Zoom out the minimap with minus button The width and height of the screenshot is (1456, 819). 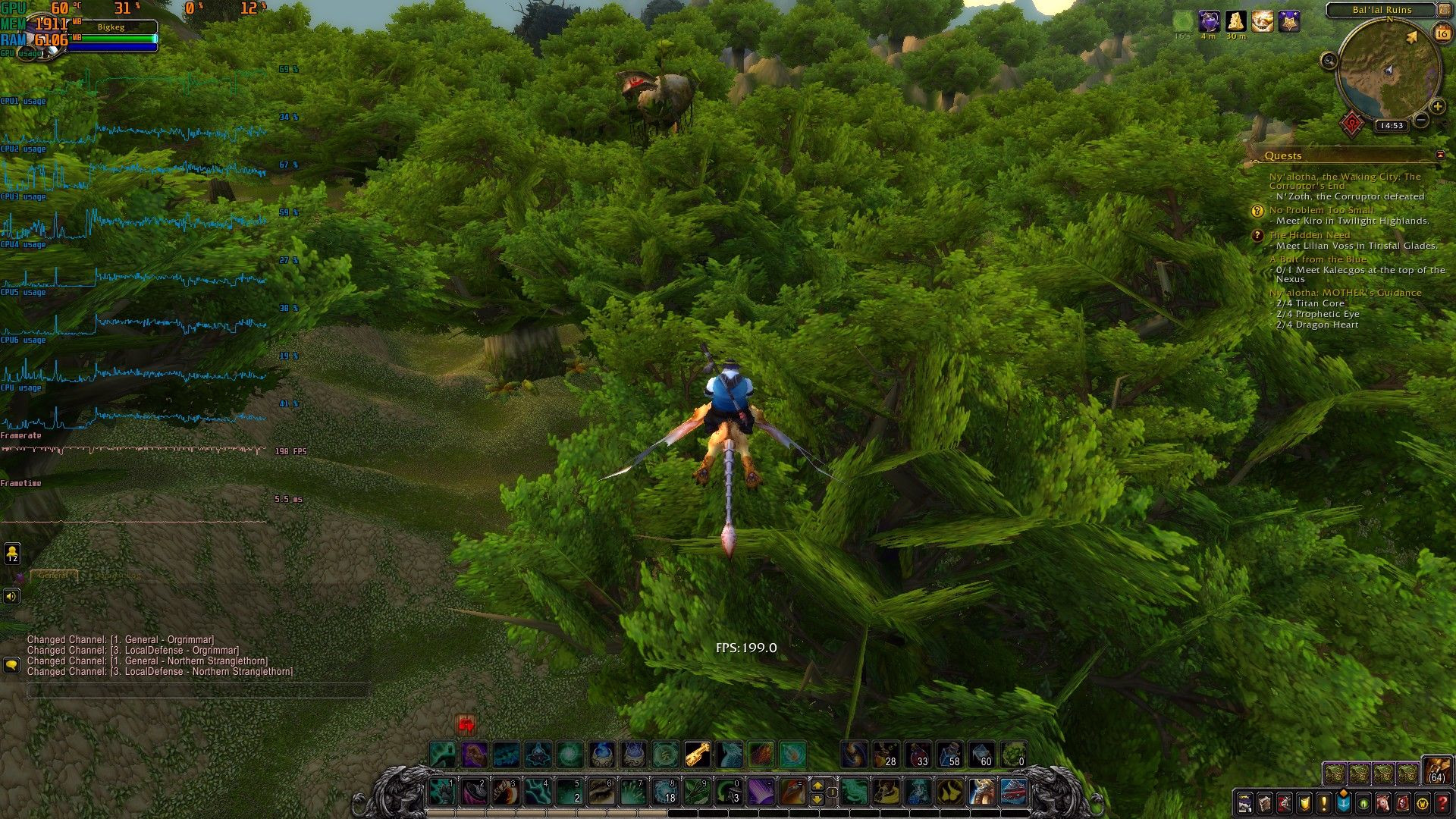(x=1422, y=120)
